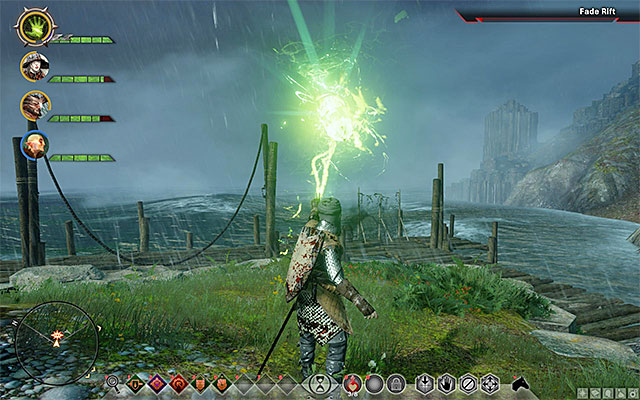The width and height of the screenshot is (640, 400).
Task: Issue the downward arrow hexagon command
Action: click(x=425, y=382)
